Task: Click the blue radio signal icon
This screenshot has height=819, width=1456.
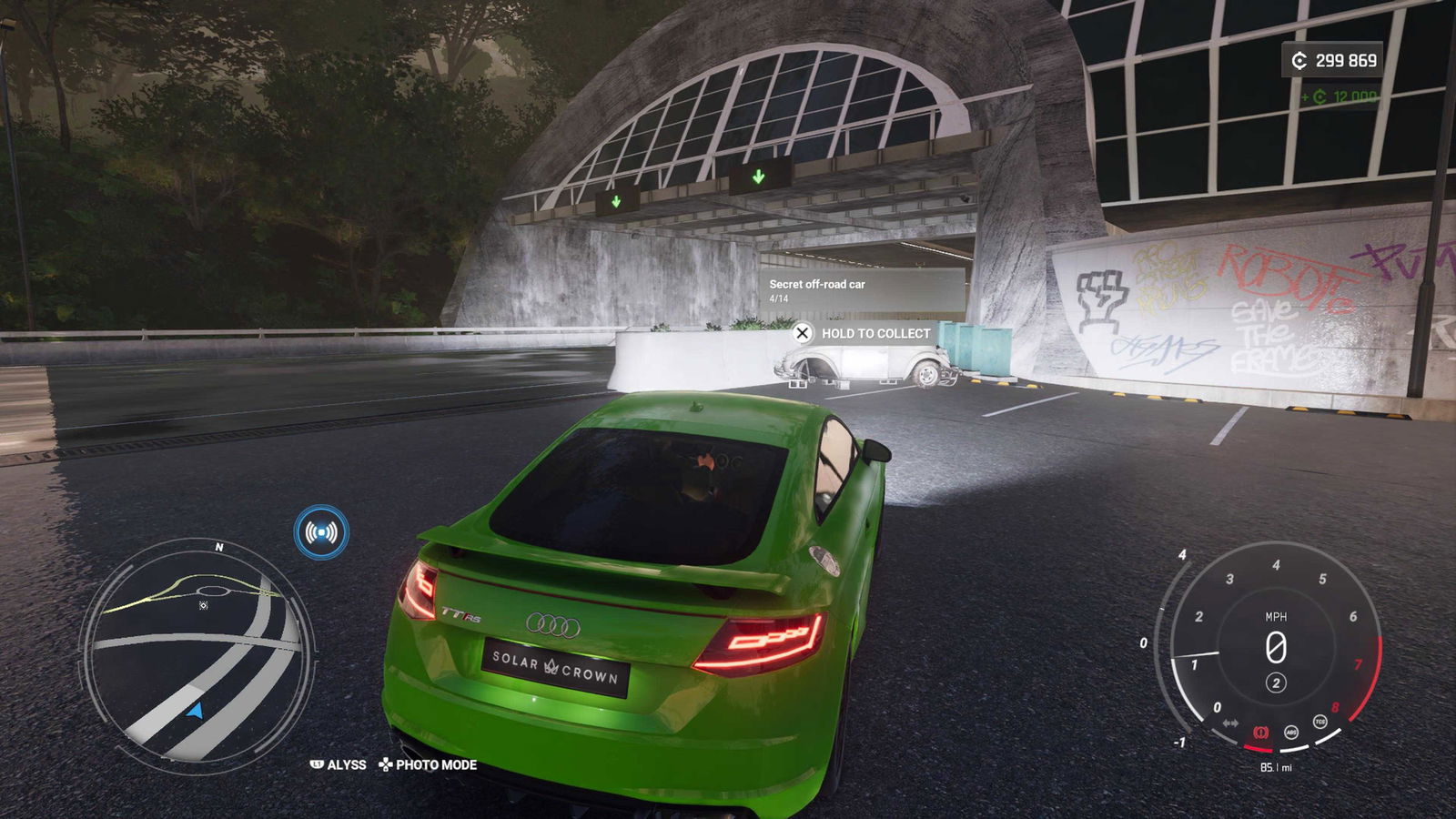Action: pos(321,532)
